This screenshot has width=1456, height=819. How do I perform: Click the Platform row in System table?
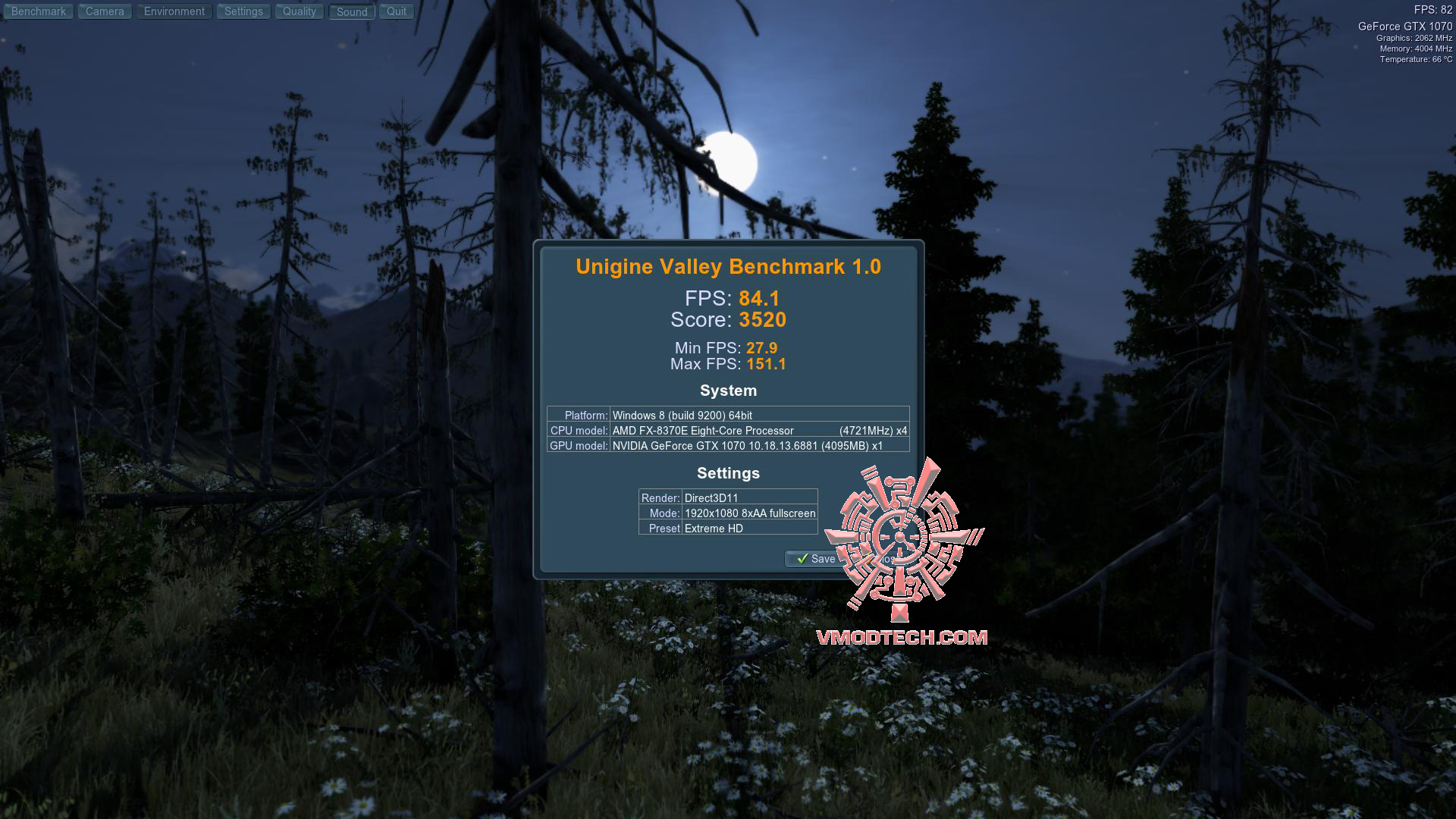pyautogui.click(x=728, y=415)
